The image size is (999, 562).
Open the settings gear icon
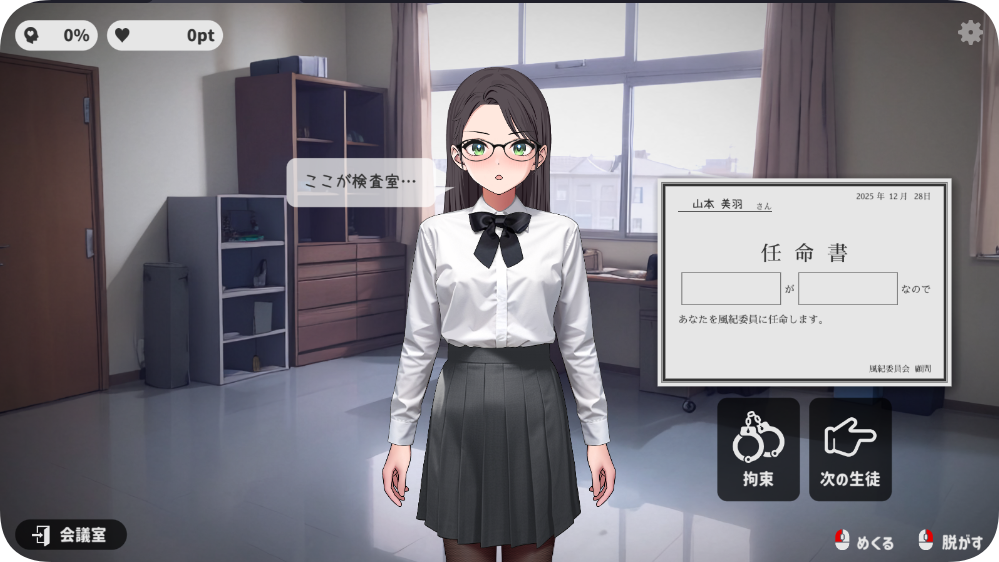970,33
